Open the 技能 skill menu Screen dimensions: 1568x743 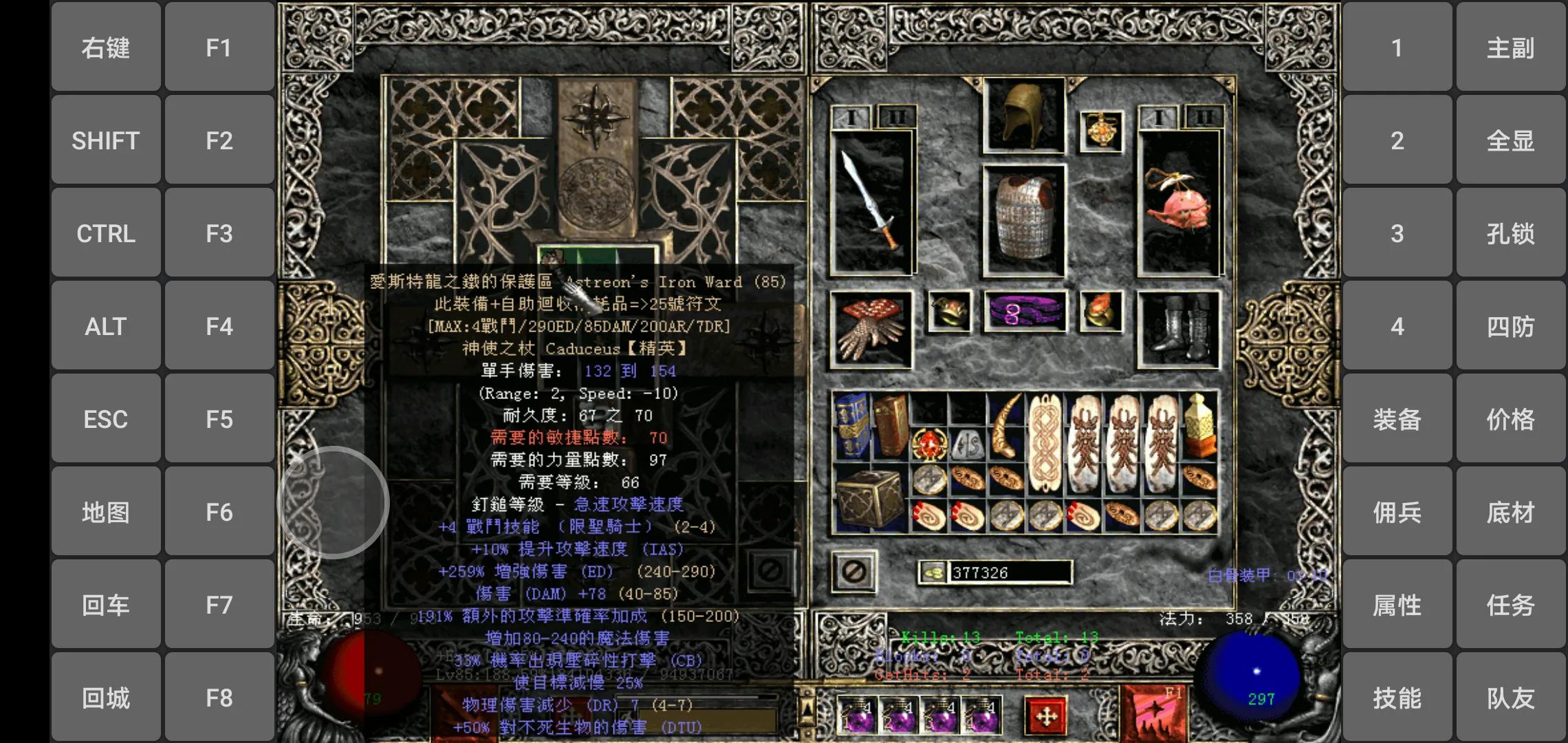(1396, 698)
